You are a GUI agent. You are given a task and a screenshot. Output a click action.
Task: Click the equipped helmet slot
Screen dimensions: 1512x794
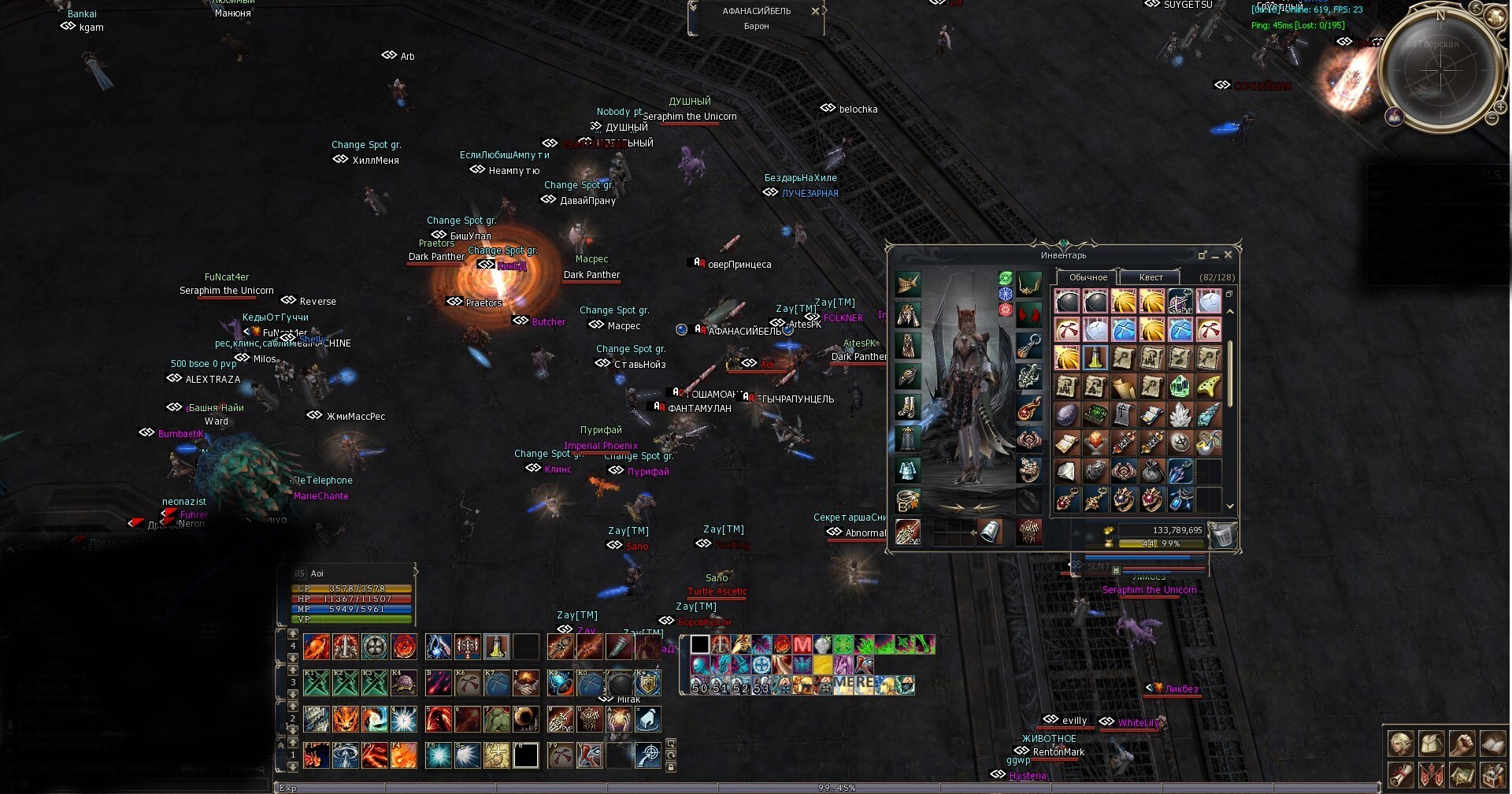pyautogui.click(x=908, y=284)
